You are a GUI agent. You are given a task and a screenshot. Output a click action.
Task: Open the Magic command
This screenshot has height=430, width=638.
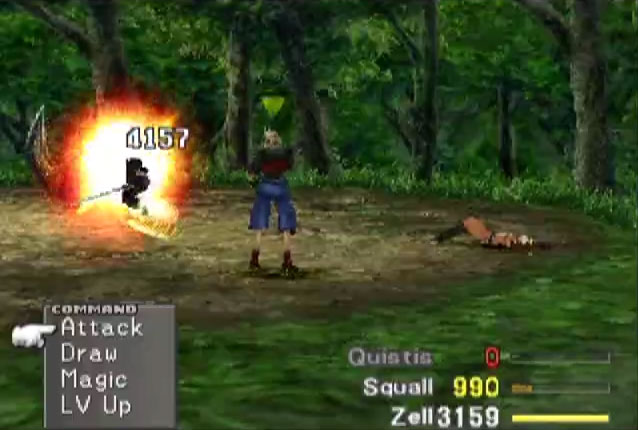click(x=94, y=380)
